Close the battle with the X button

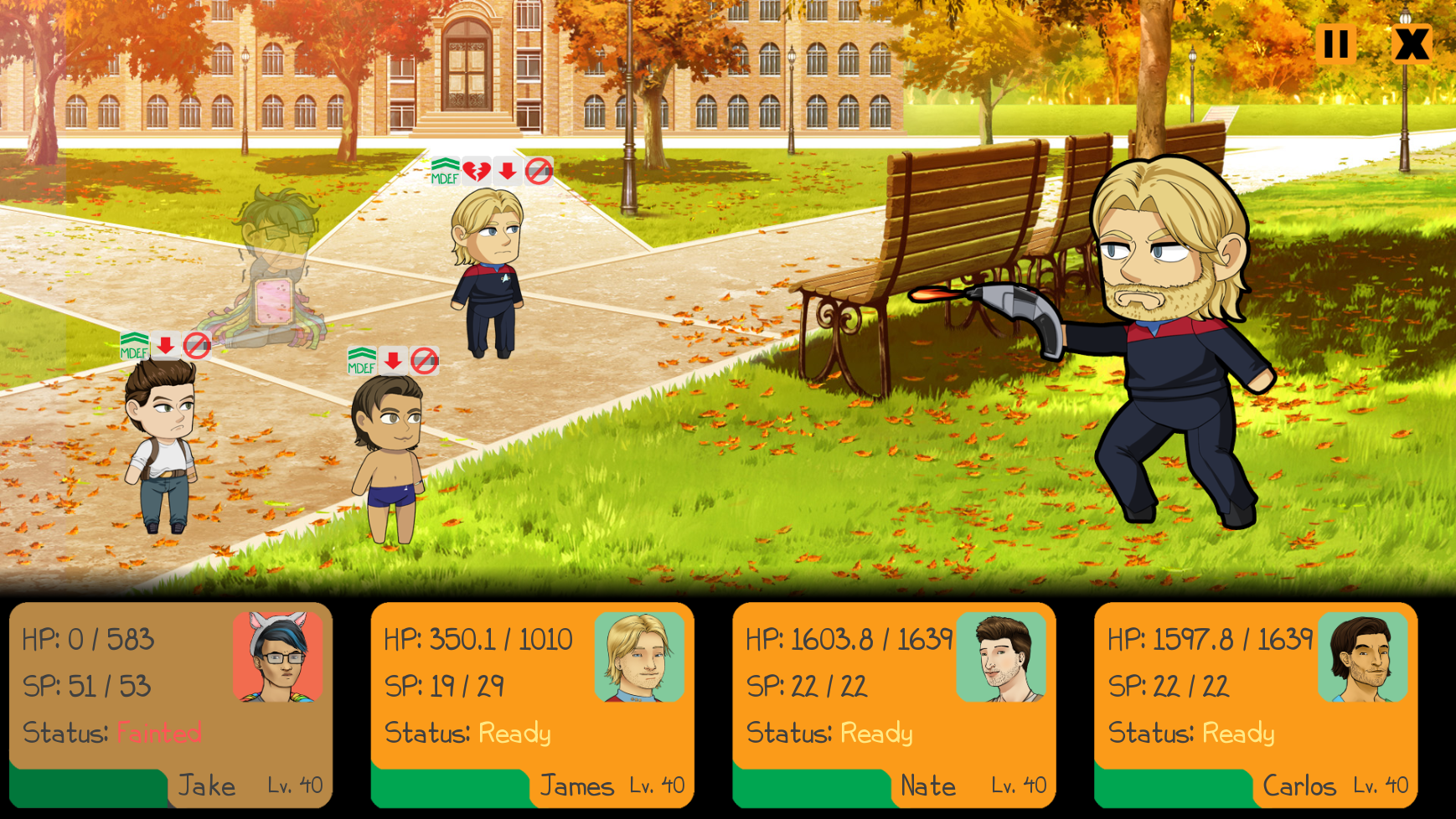1412,44
